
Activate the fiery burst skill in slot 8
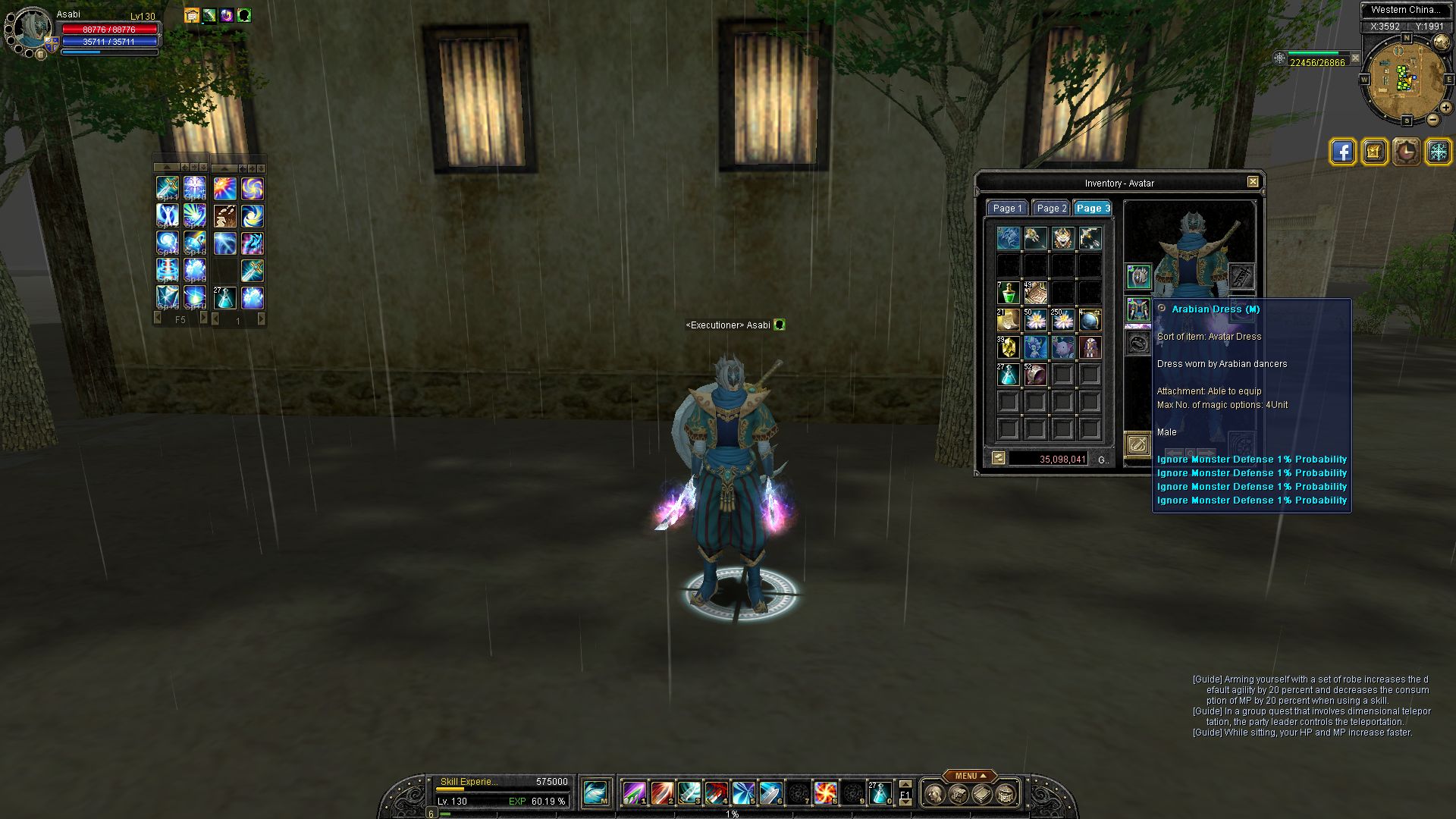tap(825, 793)
